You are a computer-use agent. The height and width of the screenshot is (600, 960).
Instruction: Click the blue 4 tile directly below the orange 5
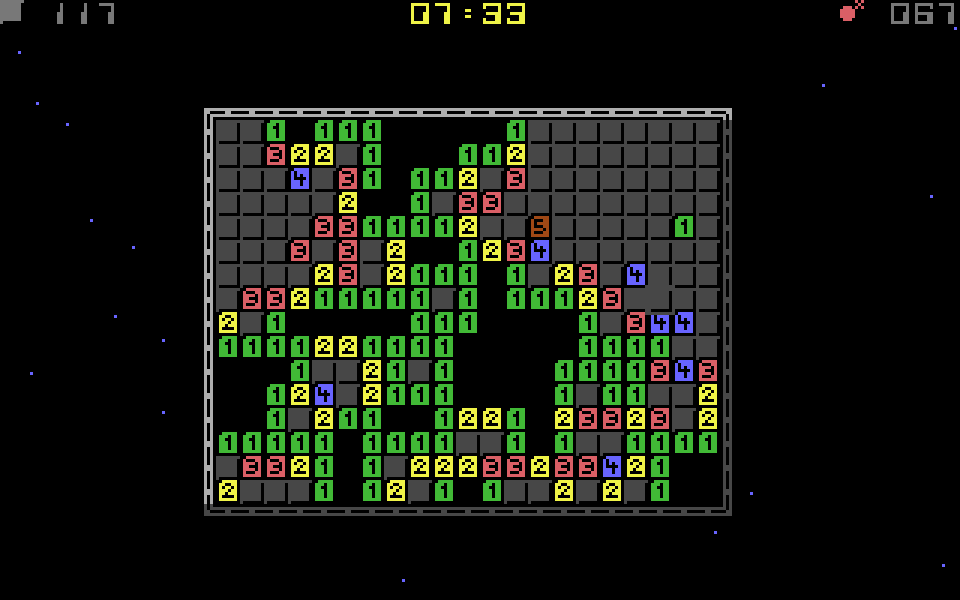[540, 250]
